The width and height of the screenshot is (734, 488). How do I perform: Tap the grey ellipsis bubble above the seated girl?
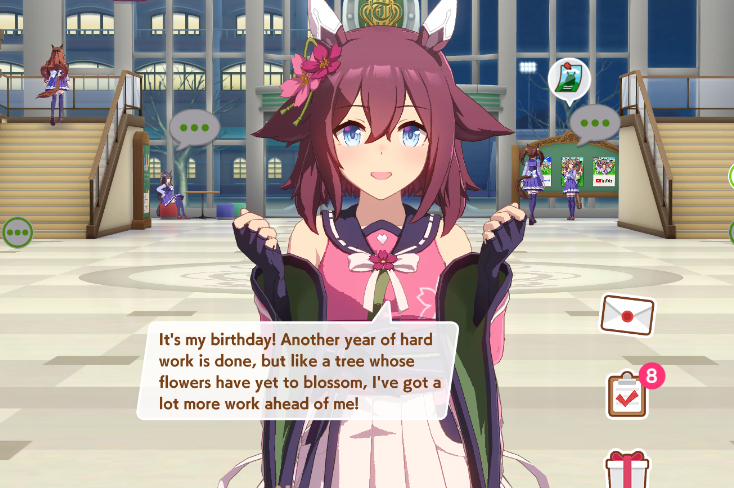click(193, 129)
